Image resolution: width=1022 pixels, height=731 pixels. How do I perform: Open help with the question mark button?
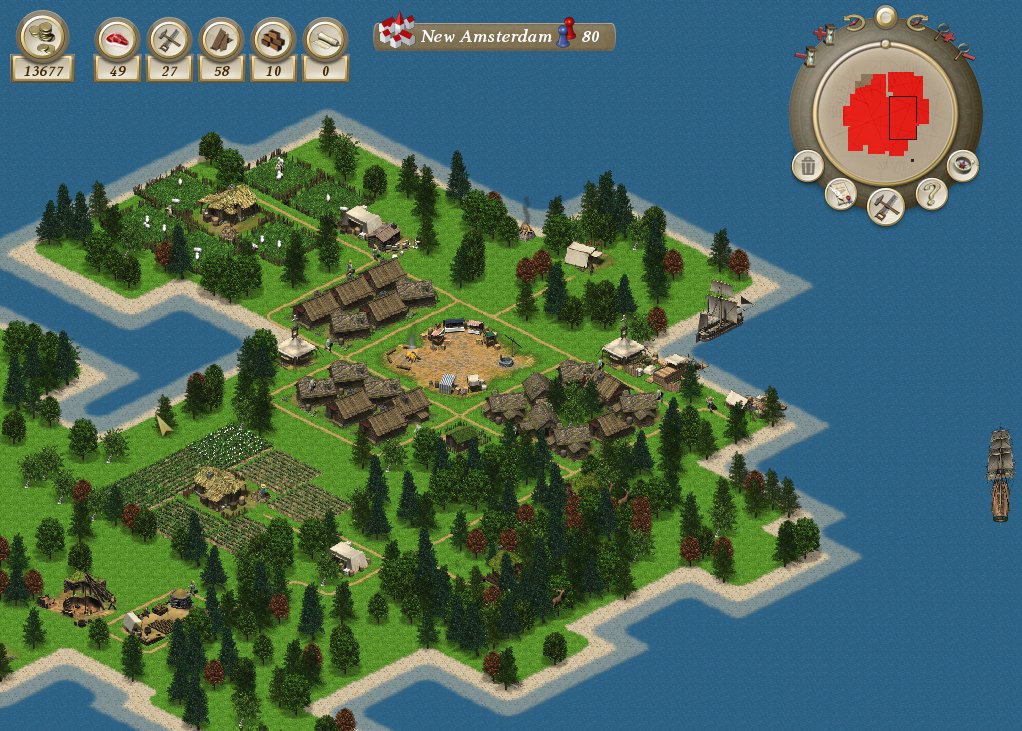pos(931,193)
